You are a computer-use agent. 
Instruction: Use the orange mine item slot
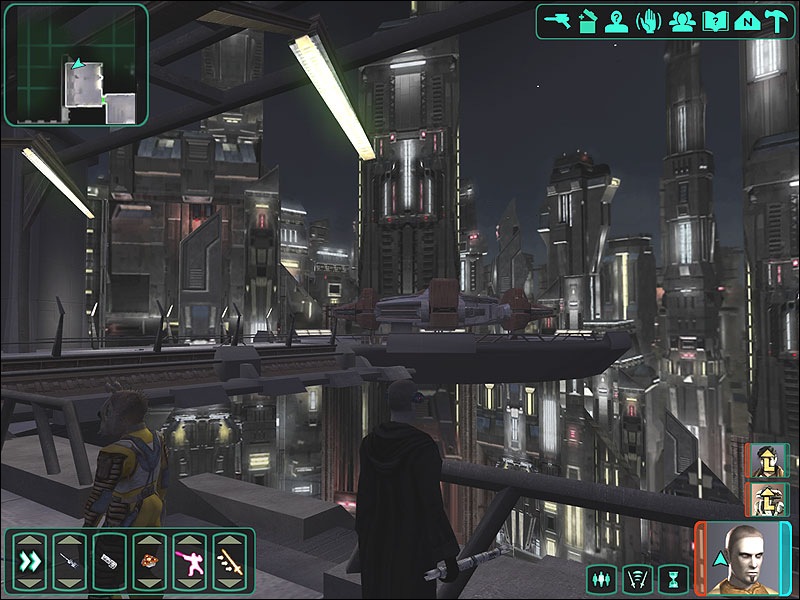point(149,561)
